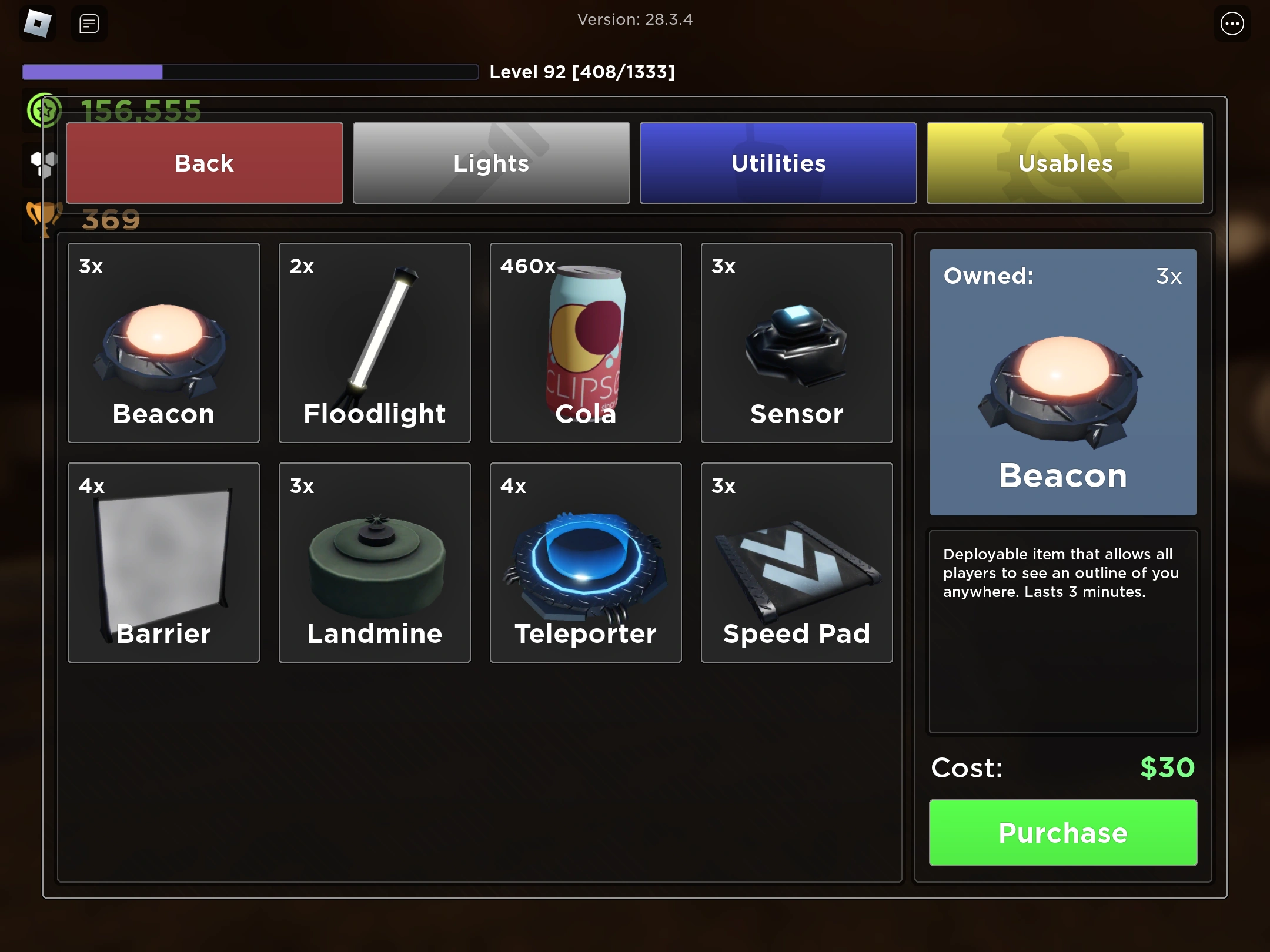Select the Landmine item

pos(375,563)
